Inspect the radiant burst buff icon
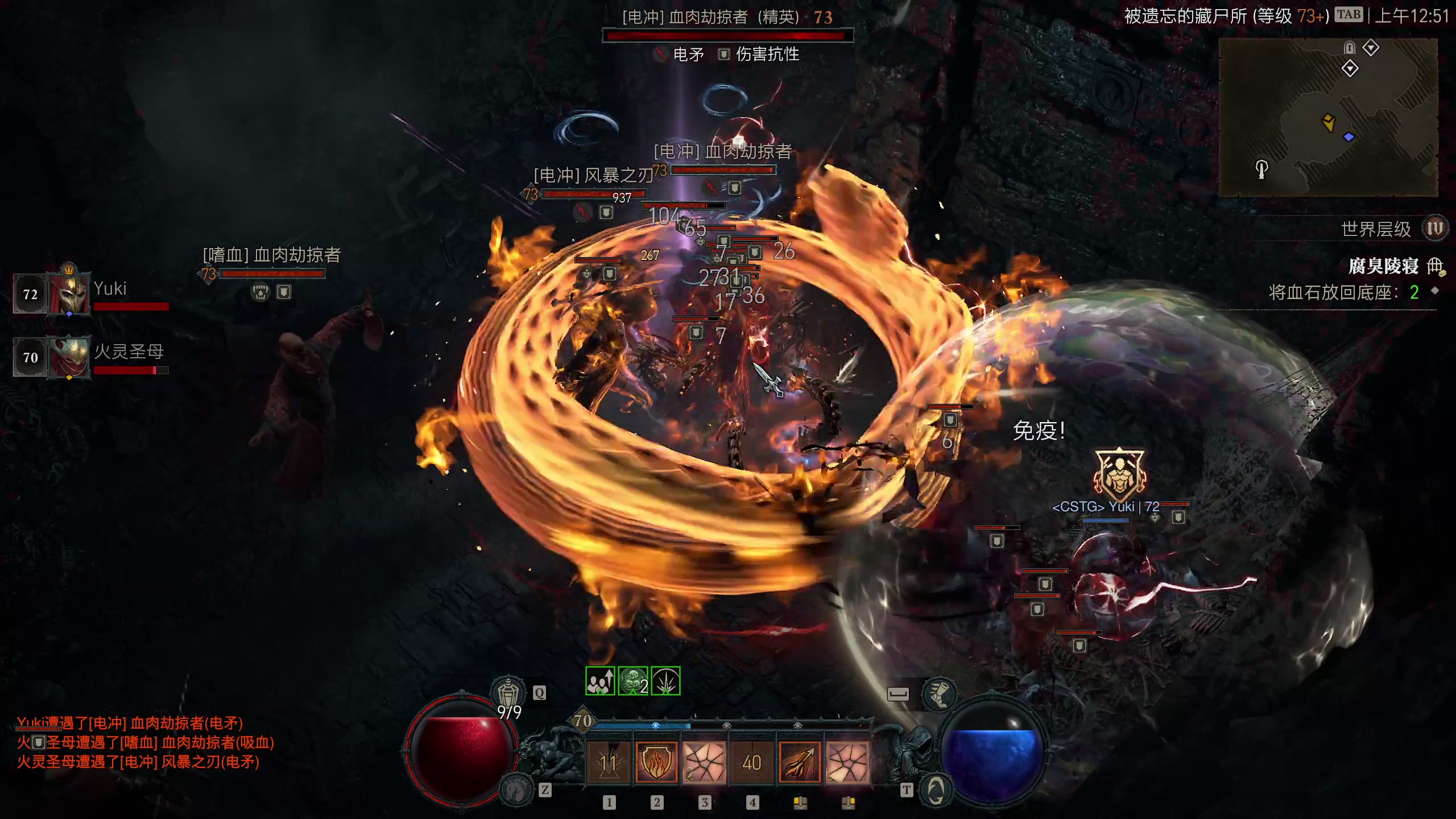This screenshot has width=1456, height=819. (665, 681)
